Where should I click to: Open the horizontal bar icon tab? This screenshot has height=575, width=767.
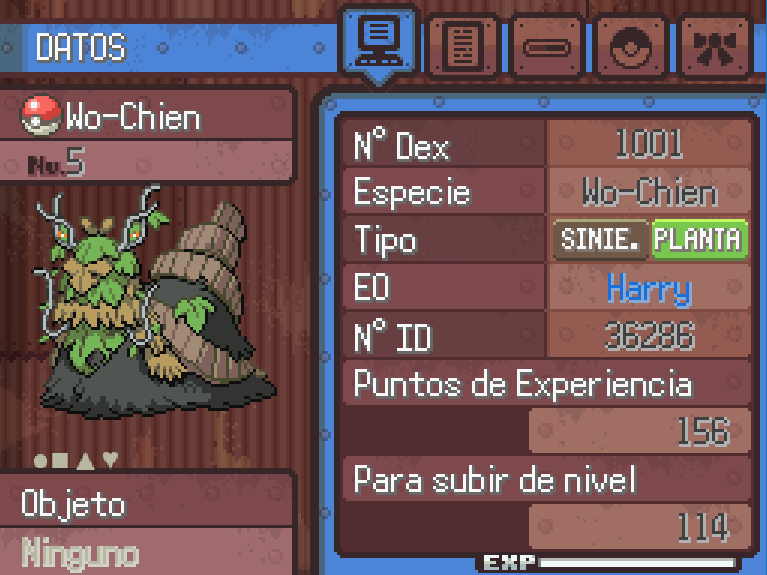[547, 46]
